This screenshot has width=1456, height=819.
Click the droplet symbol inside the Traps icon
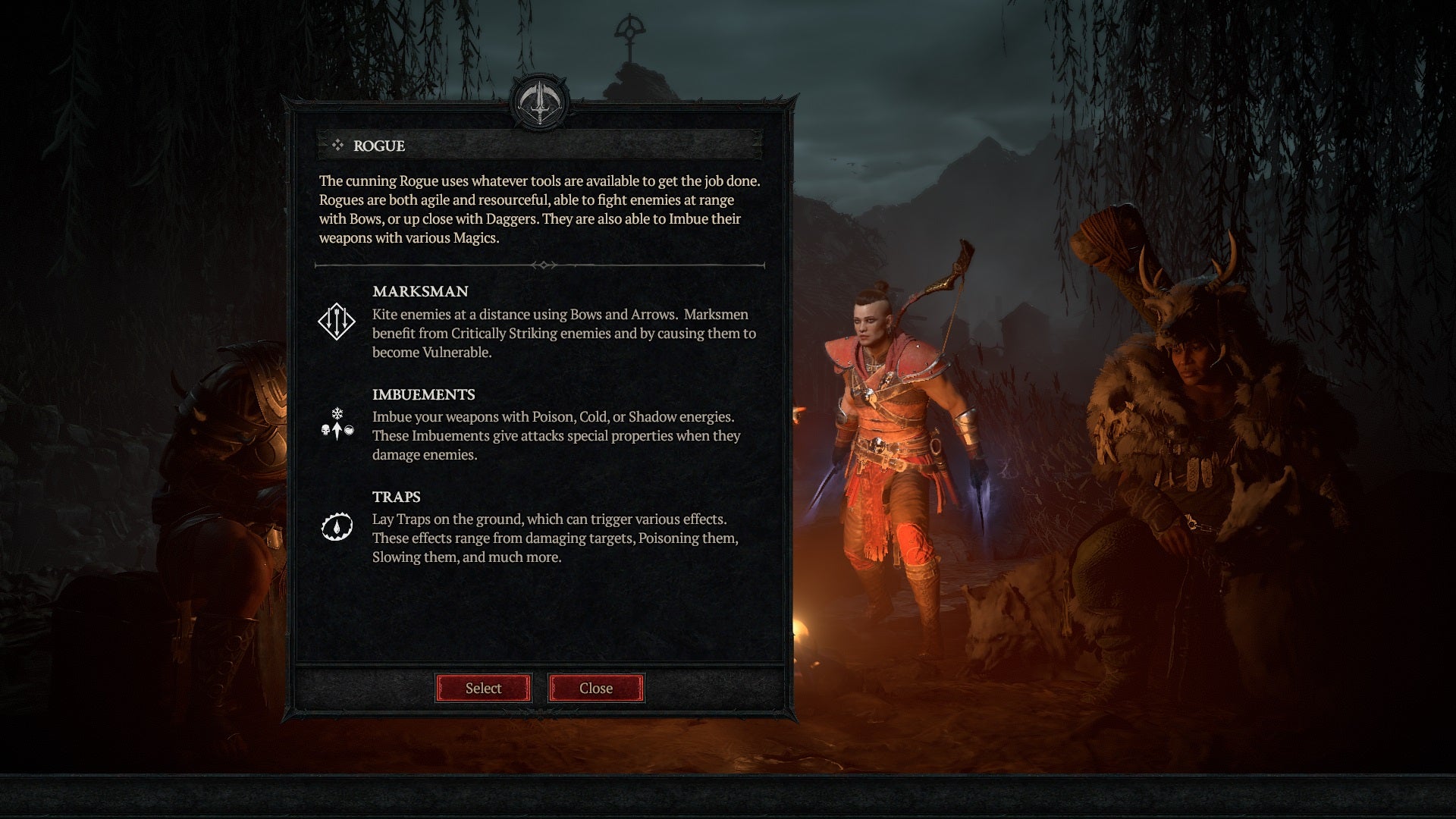pyautogui.click(x=336, y=523)
